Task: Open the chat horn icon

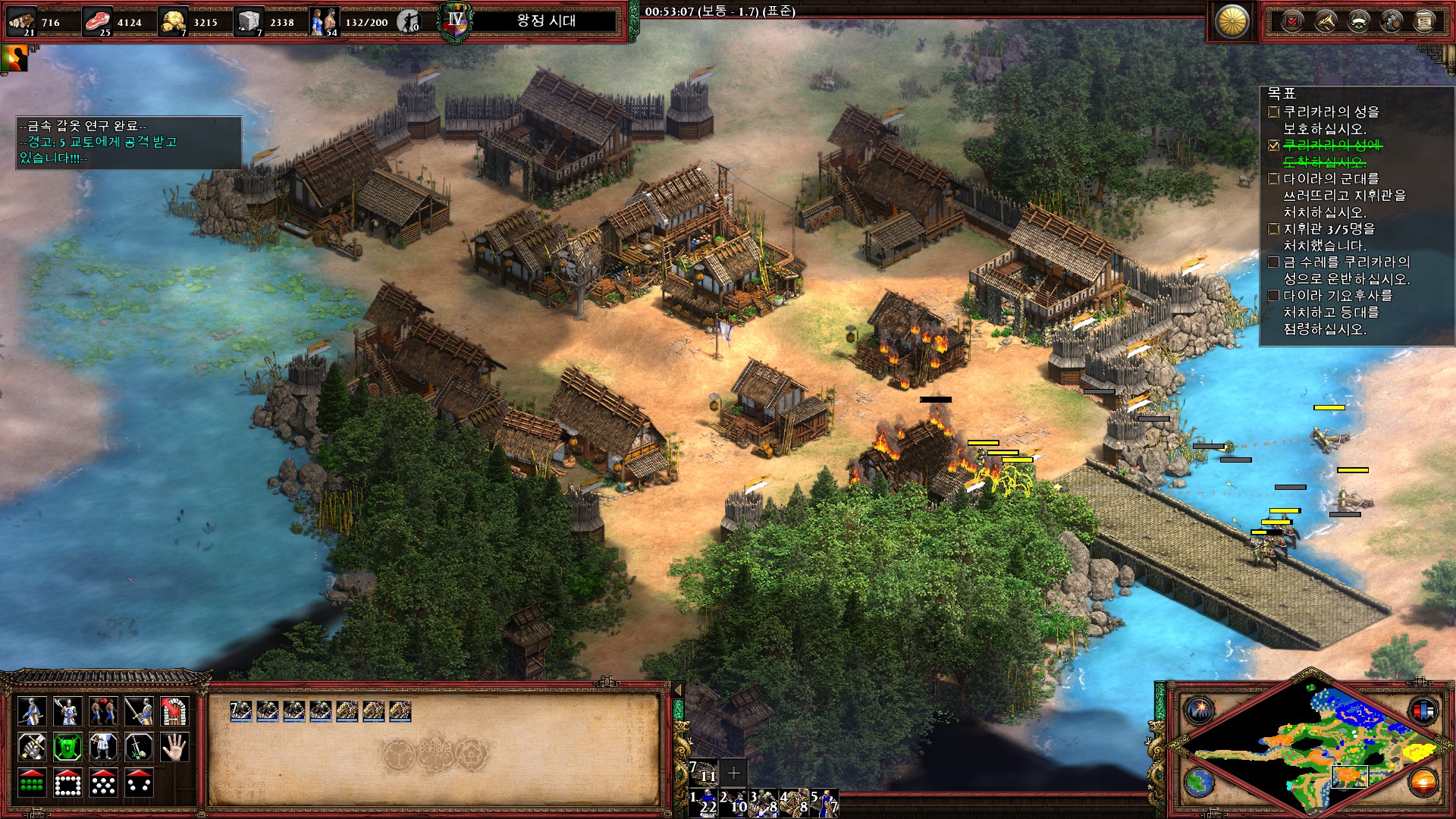Action: click(1325, 21)
